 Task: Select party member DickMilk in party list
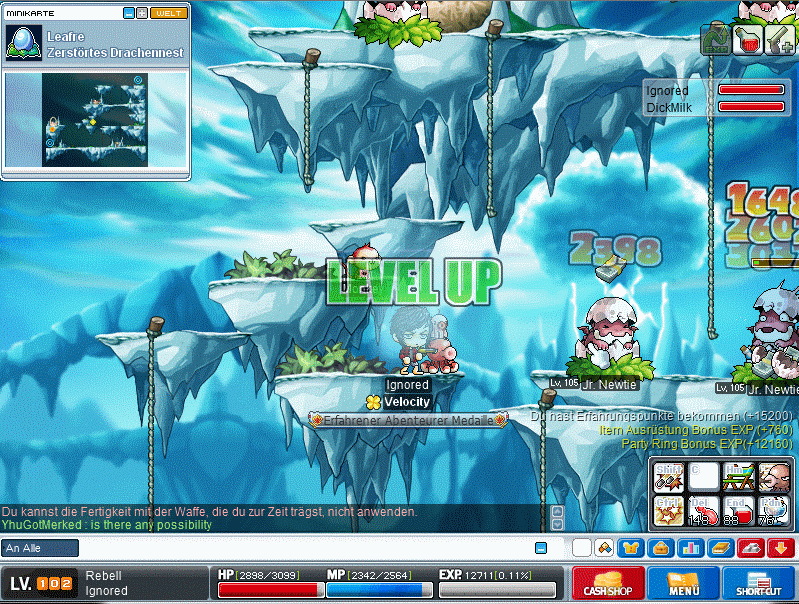pos(670,106)
